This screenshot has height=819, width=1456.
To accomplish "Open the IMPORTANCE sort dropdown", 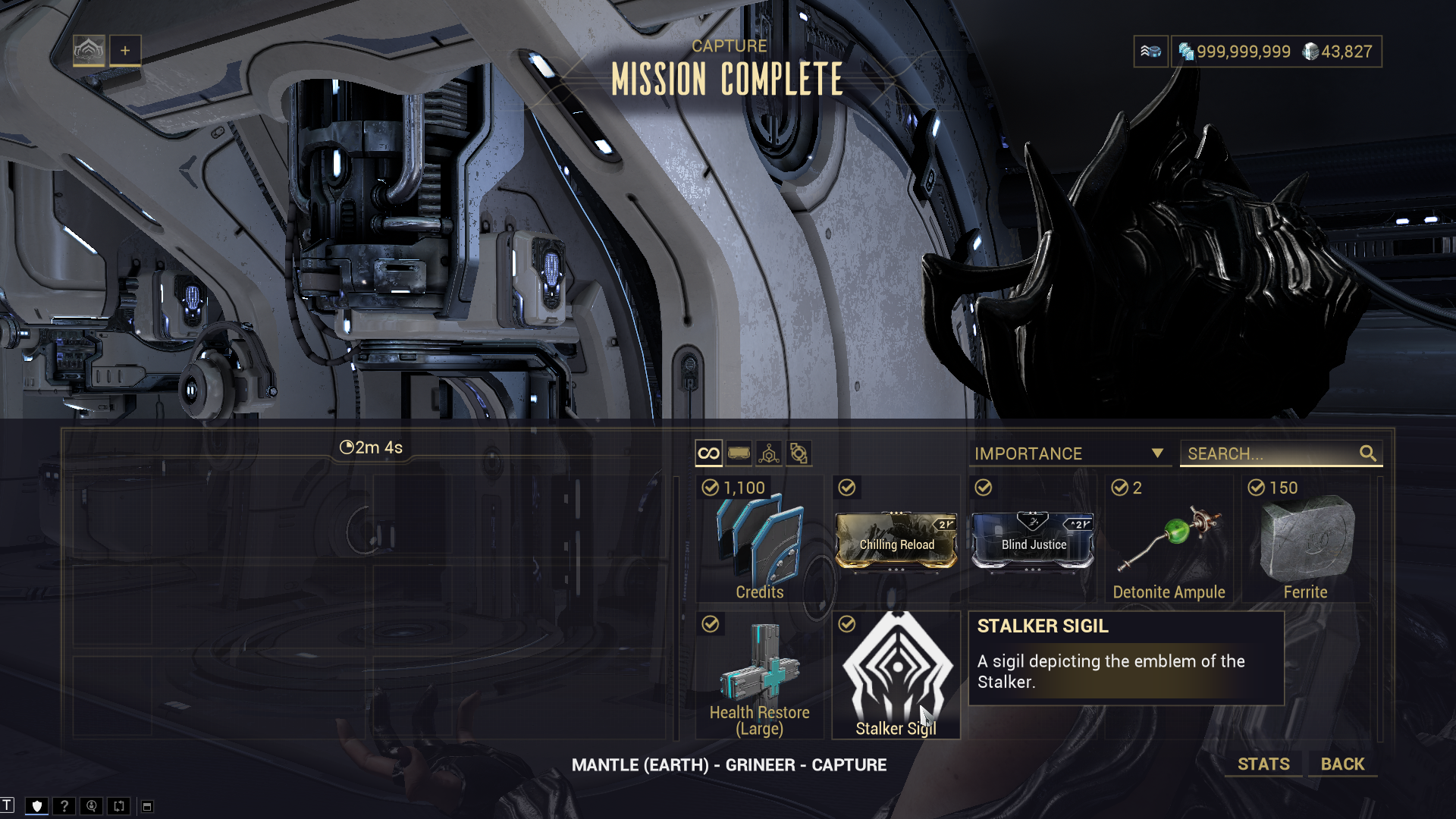I will click(1068, 453).
